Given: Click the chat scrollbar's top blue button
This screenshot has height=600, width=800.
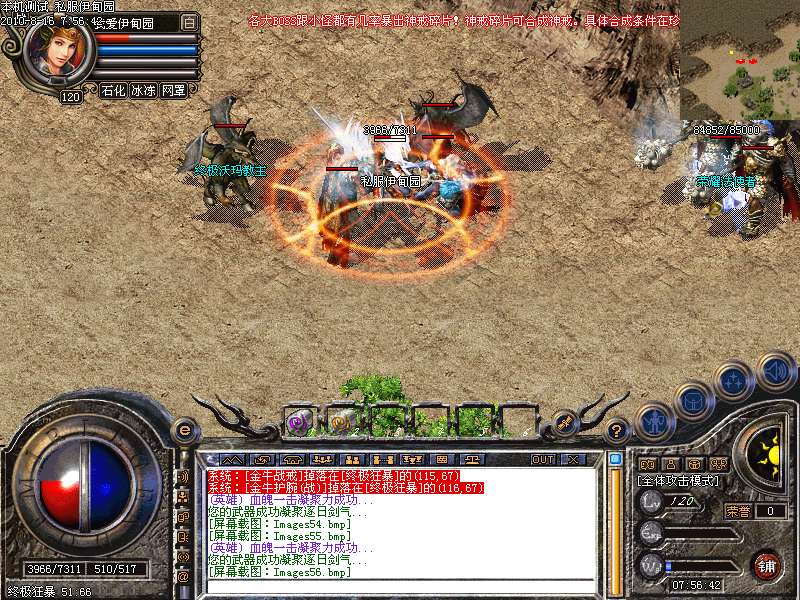Looking at the screenshot, I should tap(615, 459).
